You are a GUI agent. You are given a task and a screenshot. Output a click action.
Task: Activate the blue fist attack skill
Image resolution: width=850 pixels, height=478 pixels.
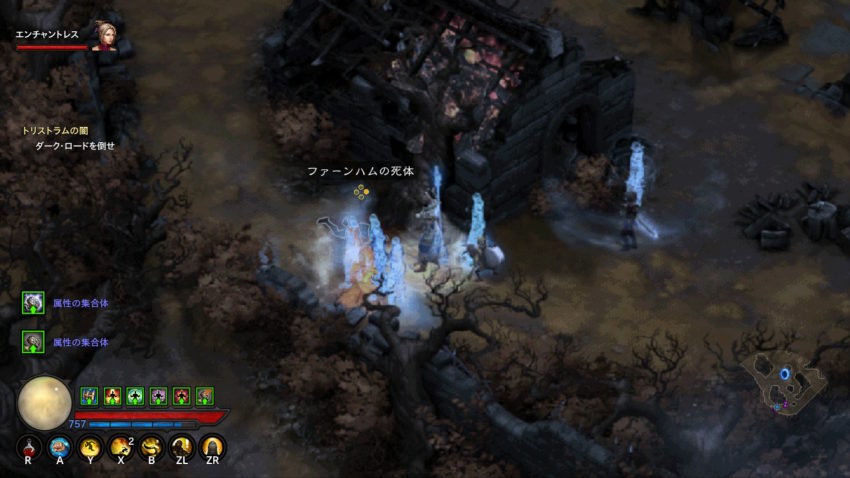pos(60,447)
